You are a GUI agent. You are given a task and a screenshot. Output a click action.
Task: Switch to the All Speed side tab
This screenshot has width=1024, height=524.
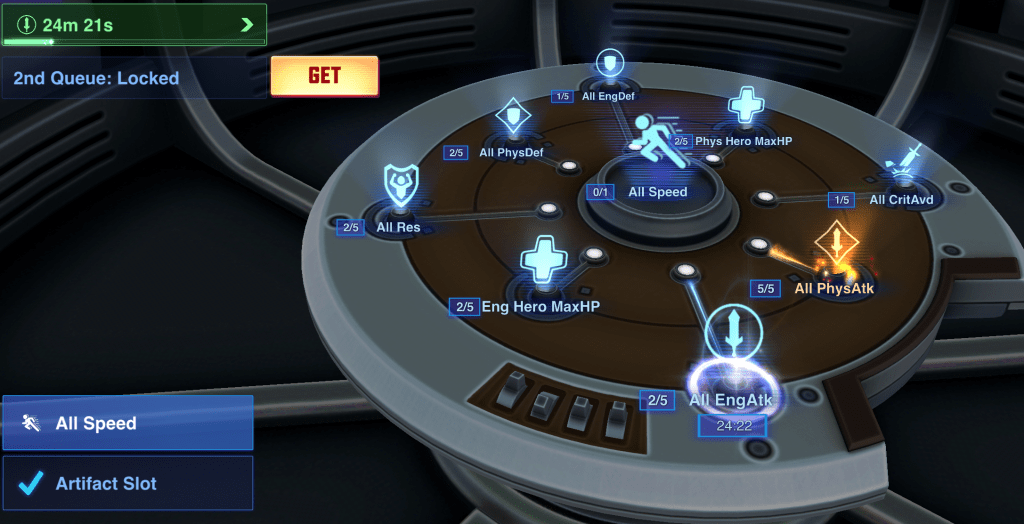pos(128,423)
